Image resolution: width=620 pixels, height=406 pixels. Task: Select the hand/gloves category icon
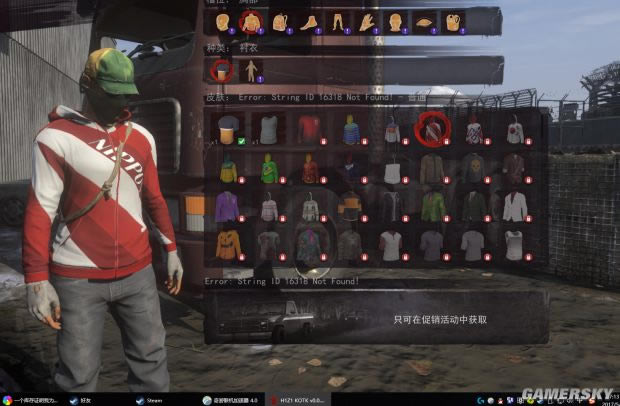(x=367, y=21)
